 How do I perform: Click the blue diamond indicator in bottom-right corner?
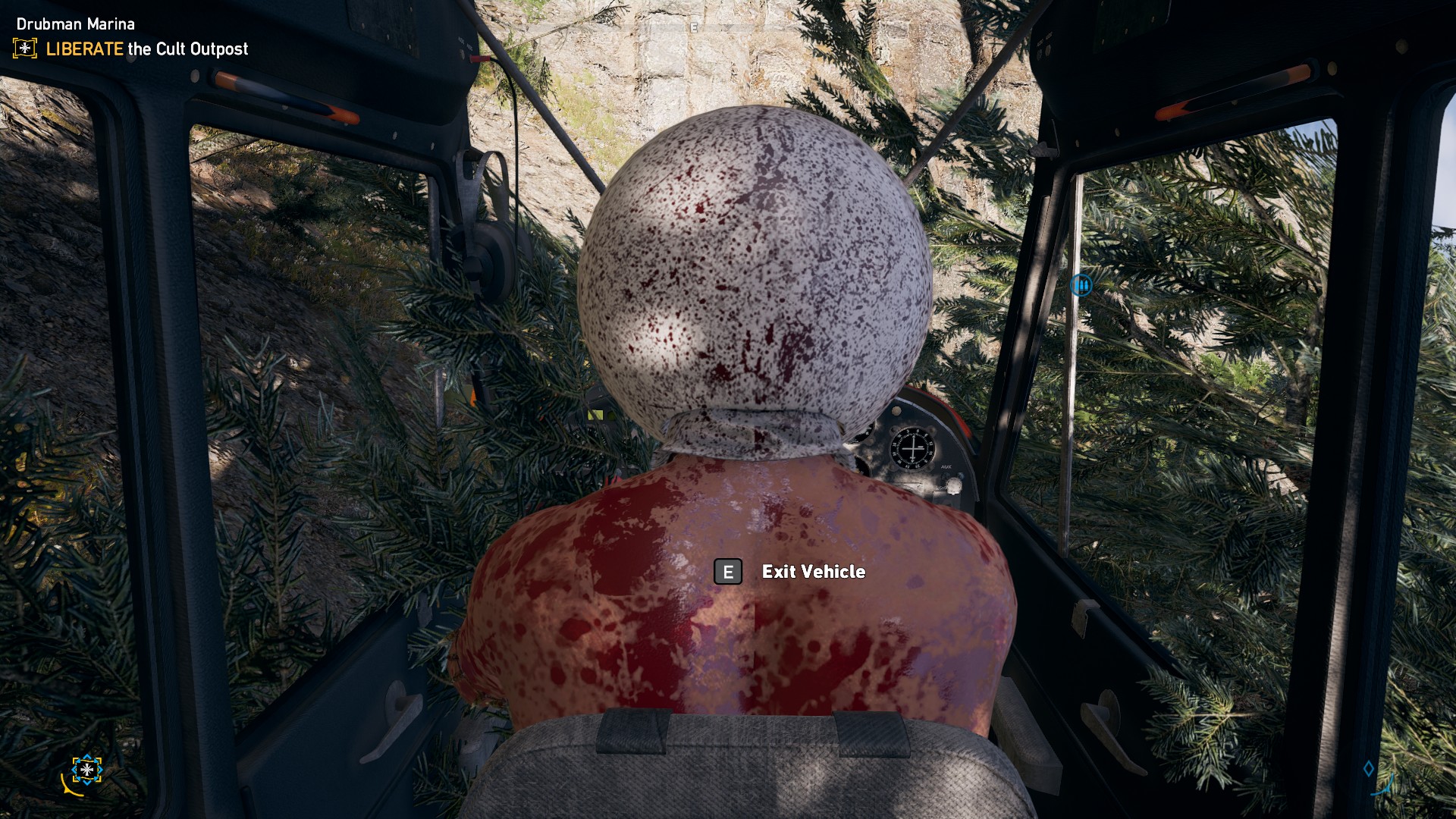(1369, 769)
